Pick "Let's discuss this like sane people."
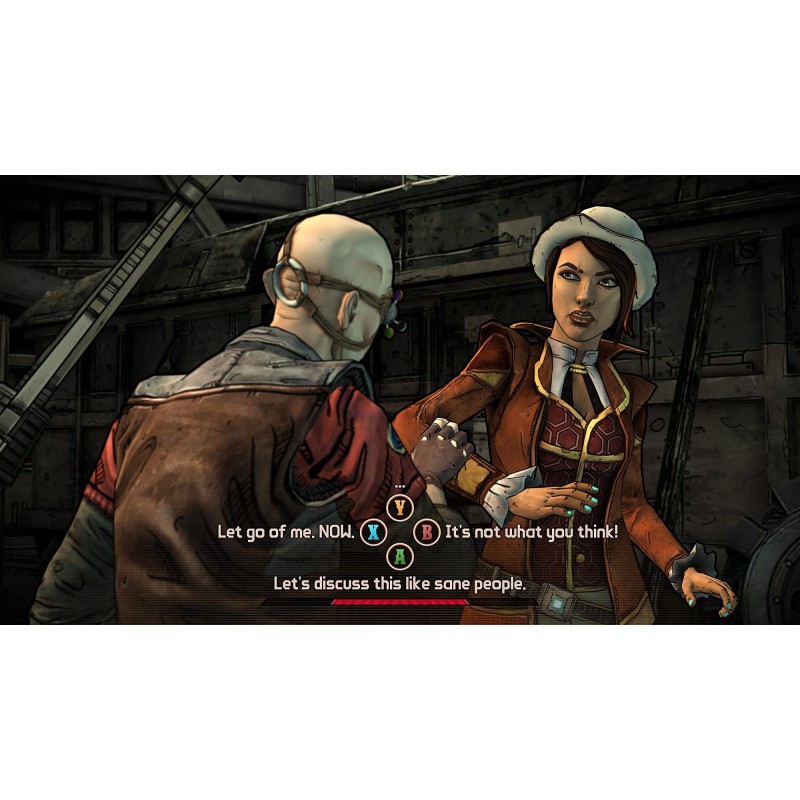The height and width of the screenshot is (800, 800). [399, 583]
